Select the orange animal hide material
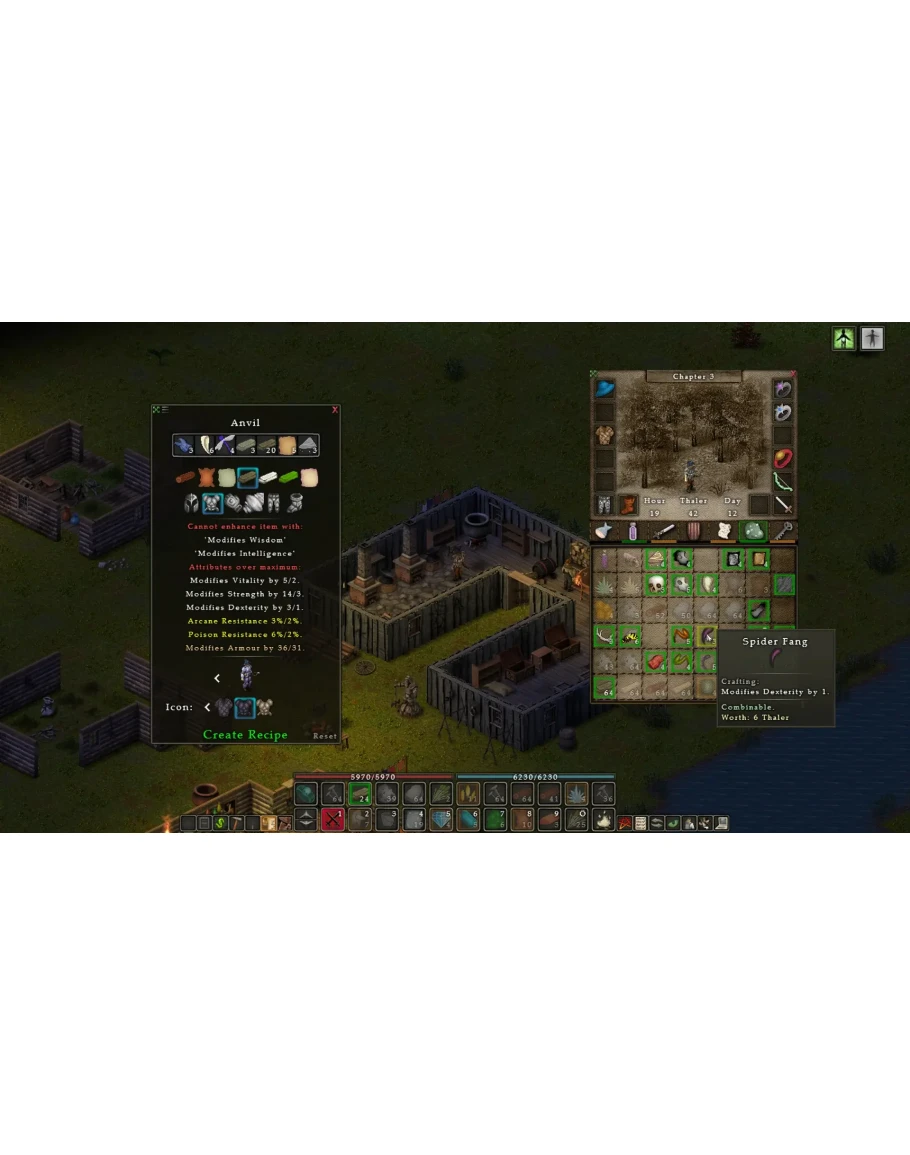Image resolution: width=910 pixels, height=1155 pixels. click(x=206, y=478)
